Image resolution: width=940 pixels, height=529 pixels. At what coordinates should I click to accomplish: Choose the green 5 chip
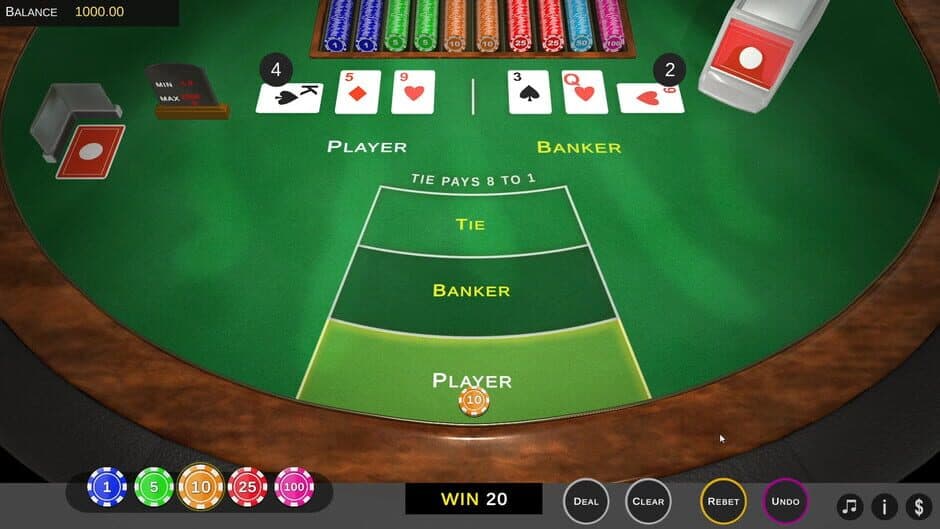pos(154,487)
